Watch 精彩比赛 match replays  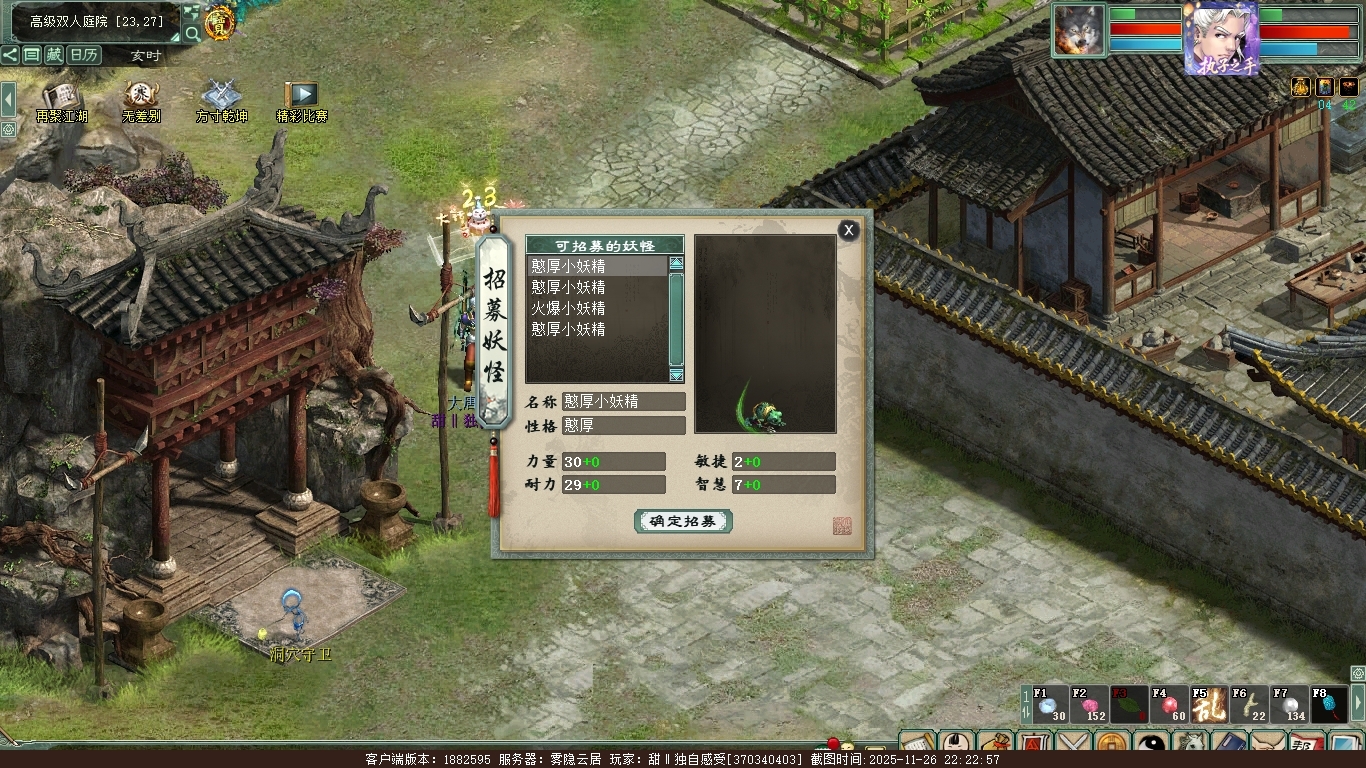[301, 98]
